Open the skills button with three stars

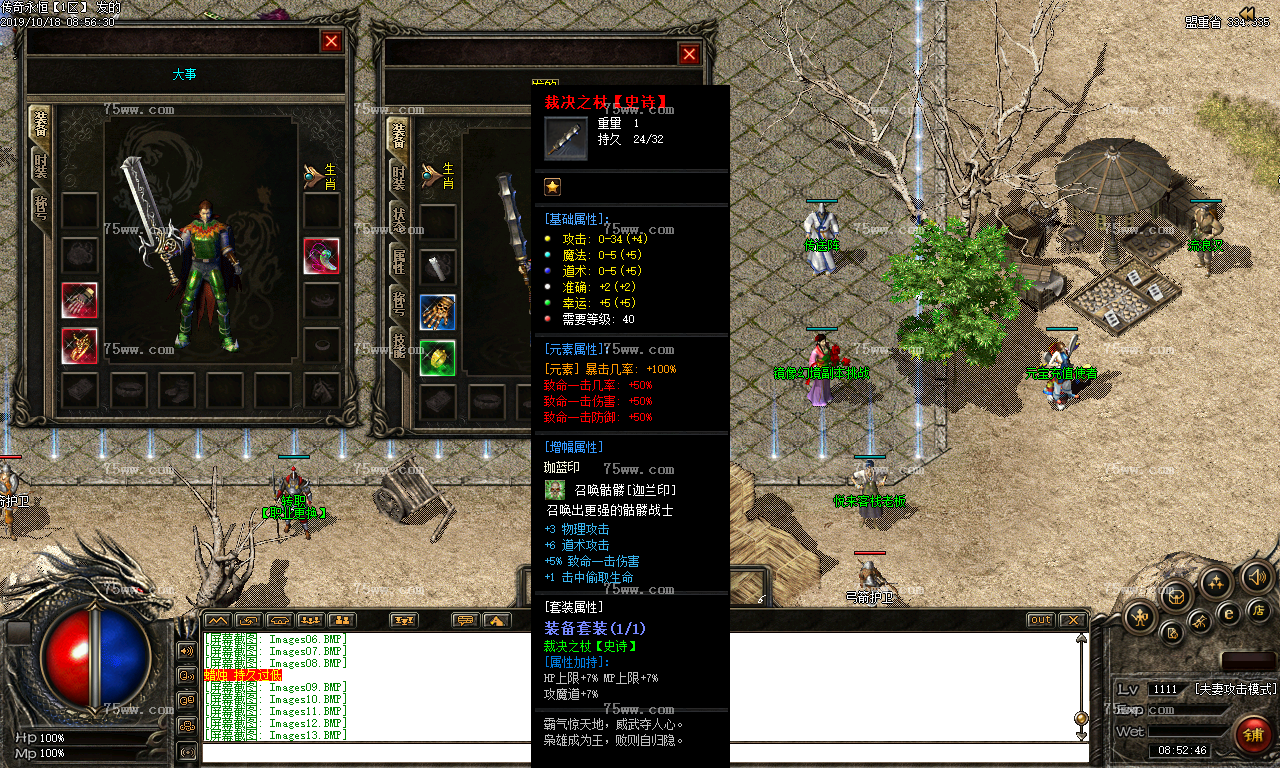(1216, 581)
